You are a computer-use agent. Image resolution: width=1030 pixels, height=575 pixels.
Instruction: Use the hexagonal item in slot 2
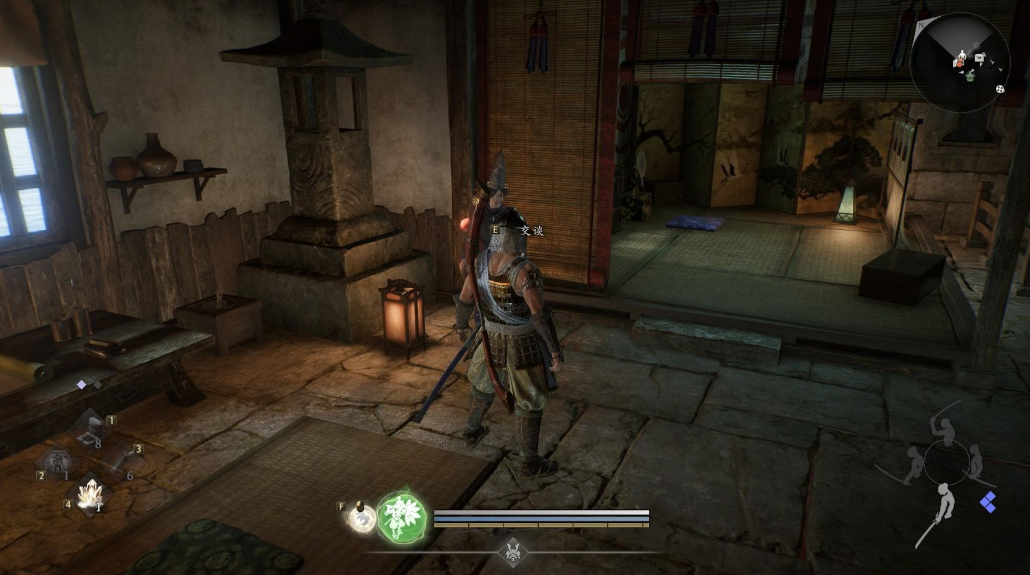(54, 464)
